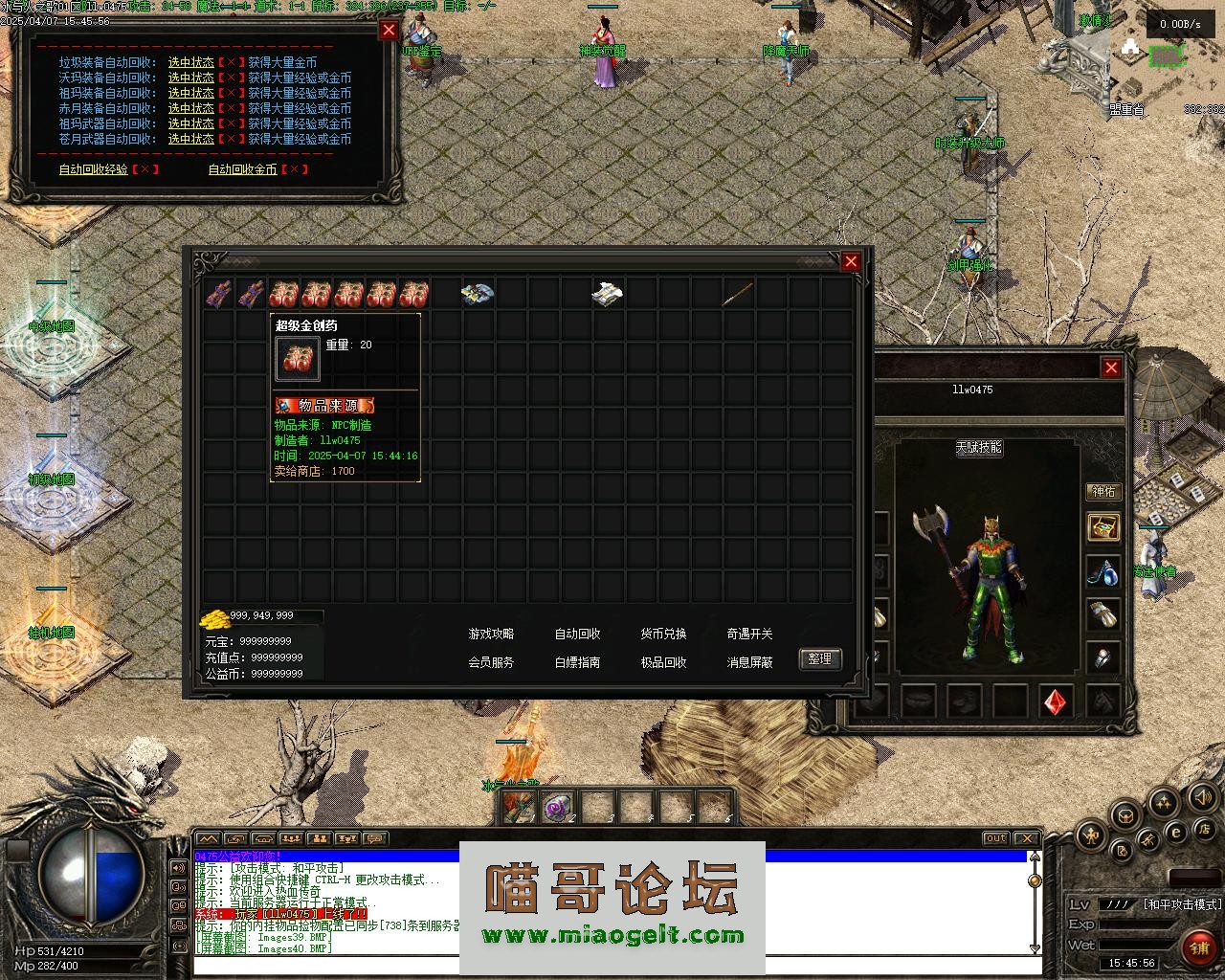Open the 货币兑换 currency exchange
This screenshot has width=1225, height=980.
(x=663, y=634)
